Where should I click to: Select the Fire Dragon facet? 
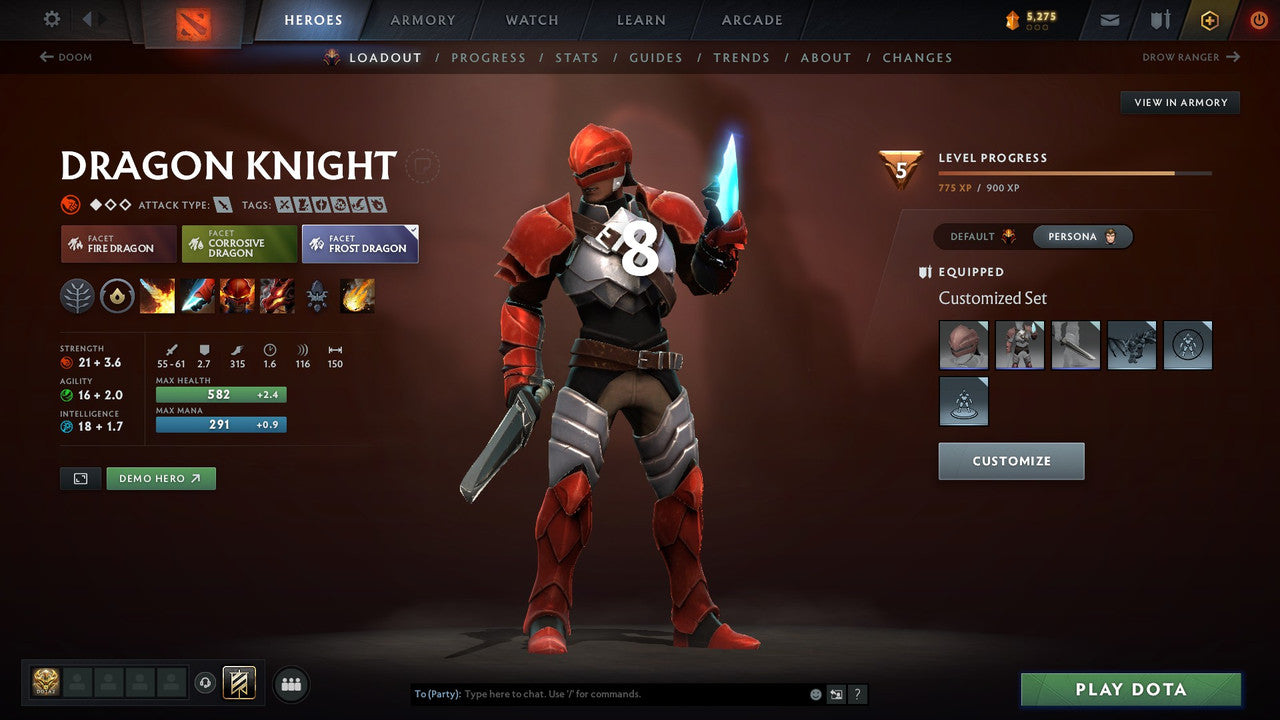pos(119,244)
